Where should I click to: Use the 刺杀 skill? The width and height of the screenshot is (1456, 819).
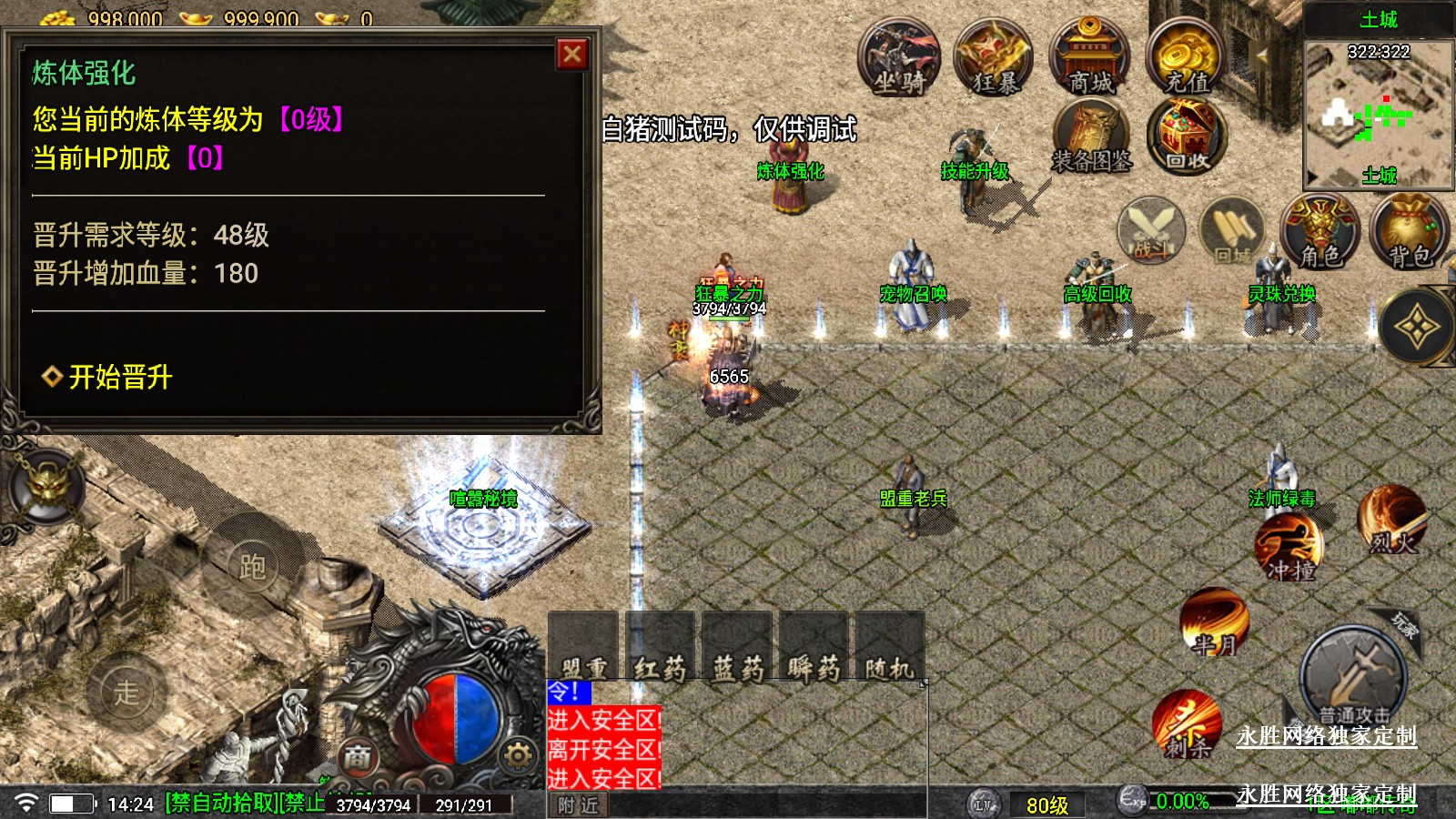1188,725
